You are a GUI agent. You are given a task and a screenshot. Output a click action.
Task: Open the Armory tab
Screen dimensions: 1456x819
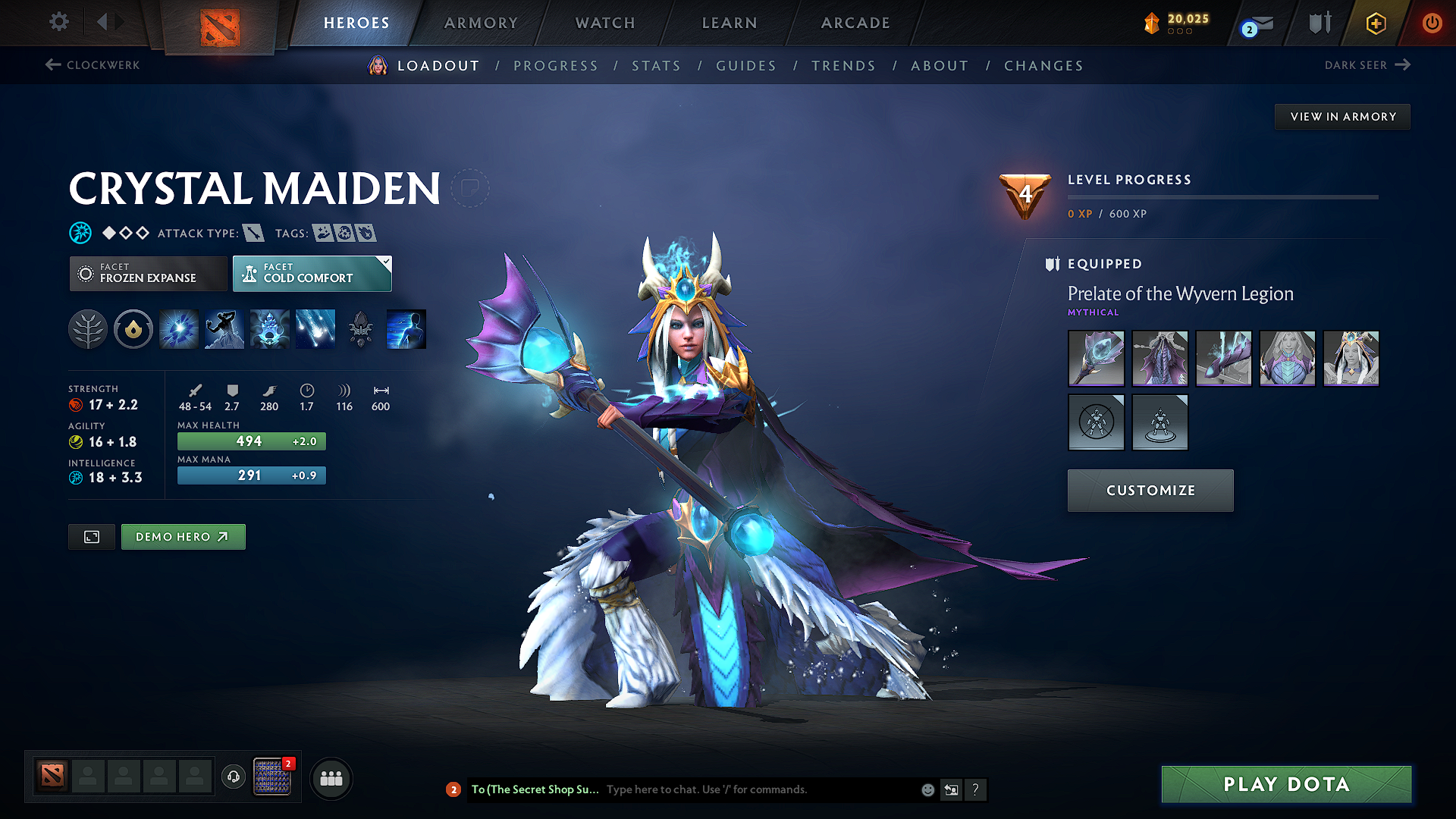[x=481, y=23]
